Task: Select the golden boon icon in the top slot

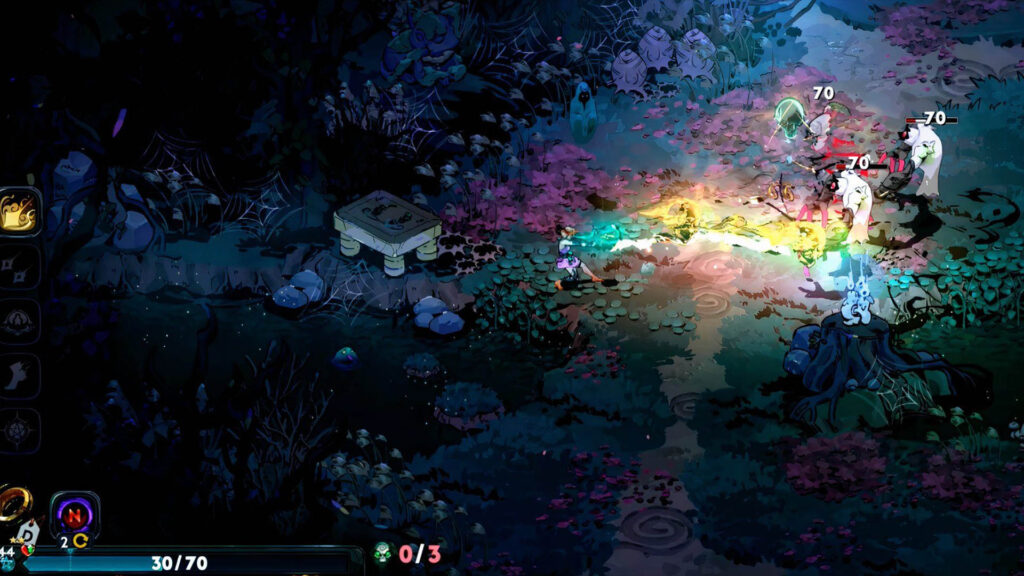Action: 20,212
